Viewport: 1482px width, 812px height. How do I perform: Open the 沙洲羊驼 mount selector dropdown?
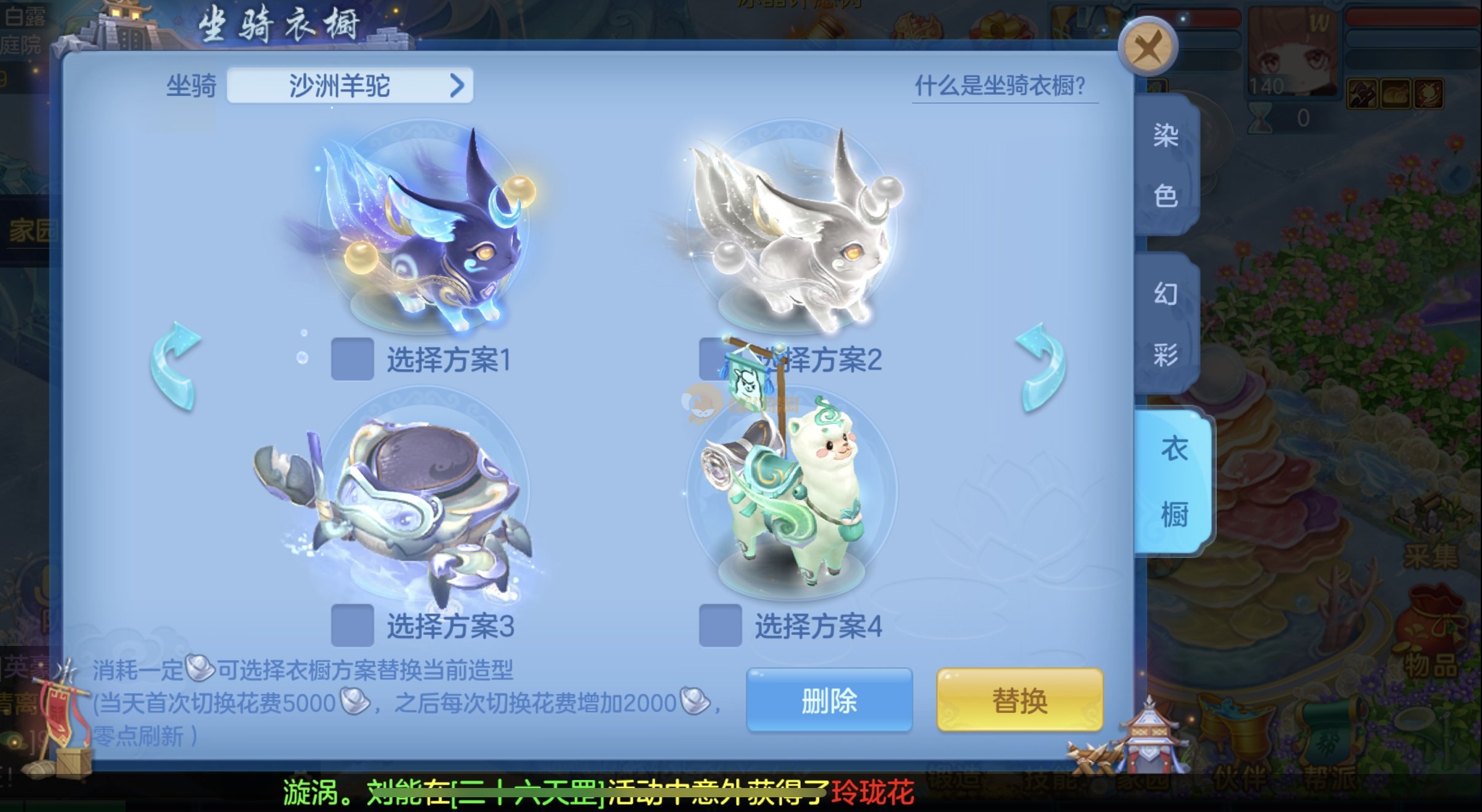tap(350, 86)
